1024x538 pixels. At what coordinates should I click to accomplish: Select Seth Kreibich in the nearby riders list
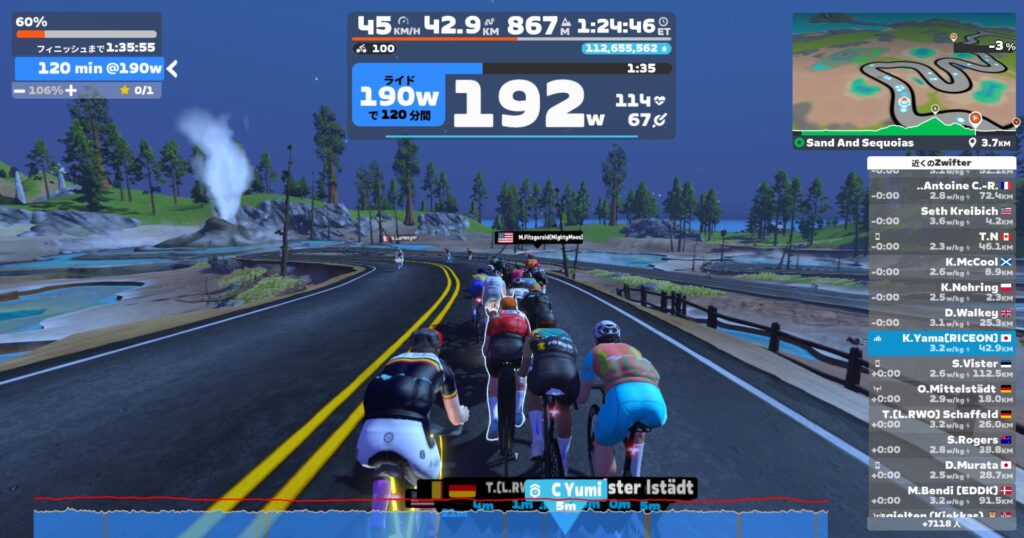pyautogui.click(x=941, y=215)
